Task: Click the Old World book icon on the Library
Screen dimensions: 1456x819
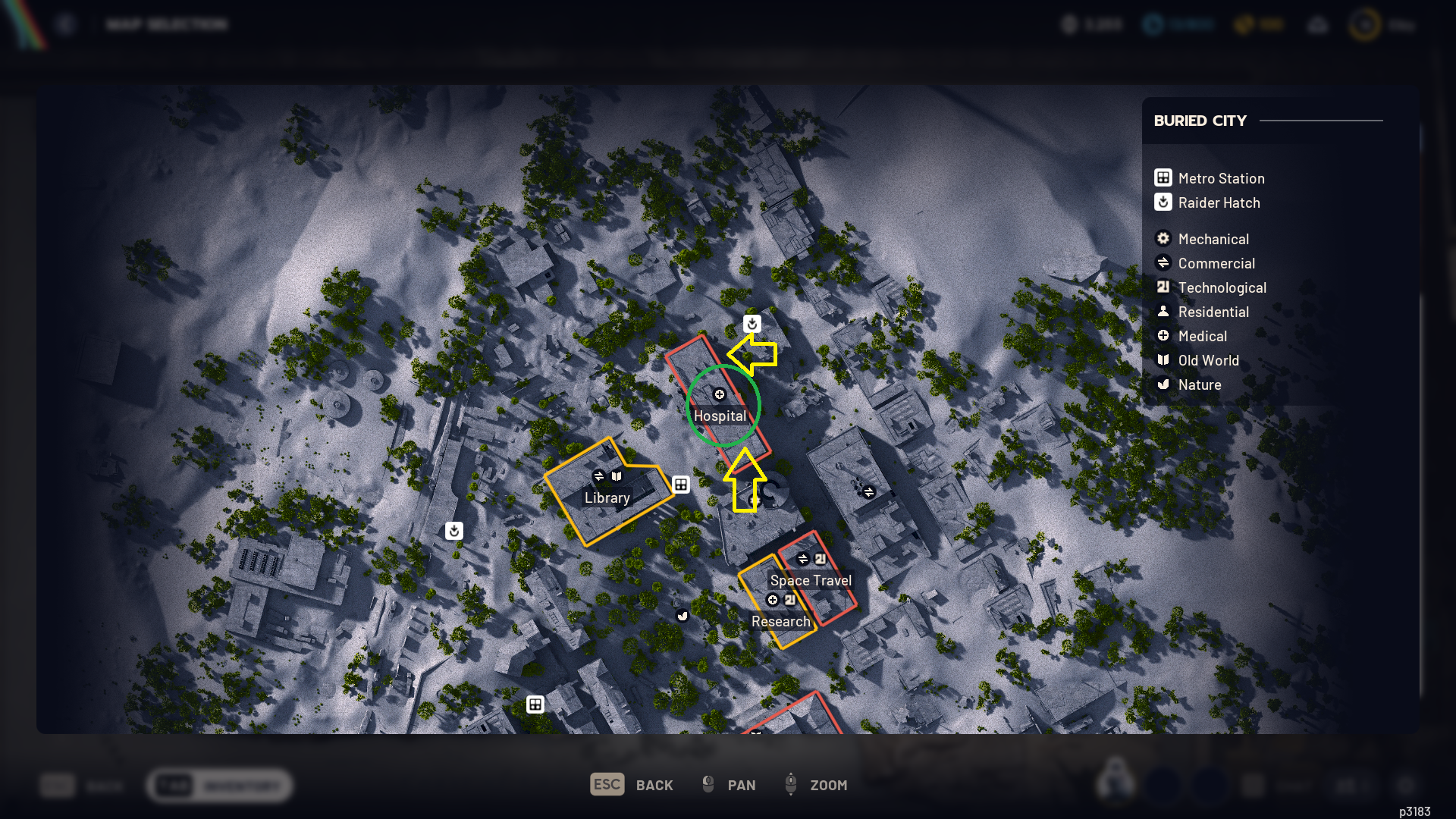Action: click(616, 475)
